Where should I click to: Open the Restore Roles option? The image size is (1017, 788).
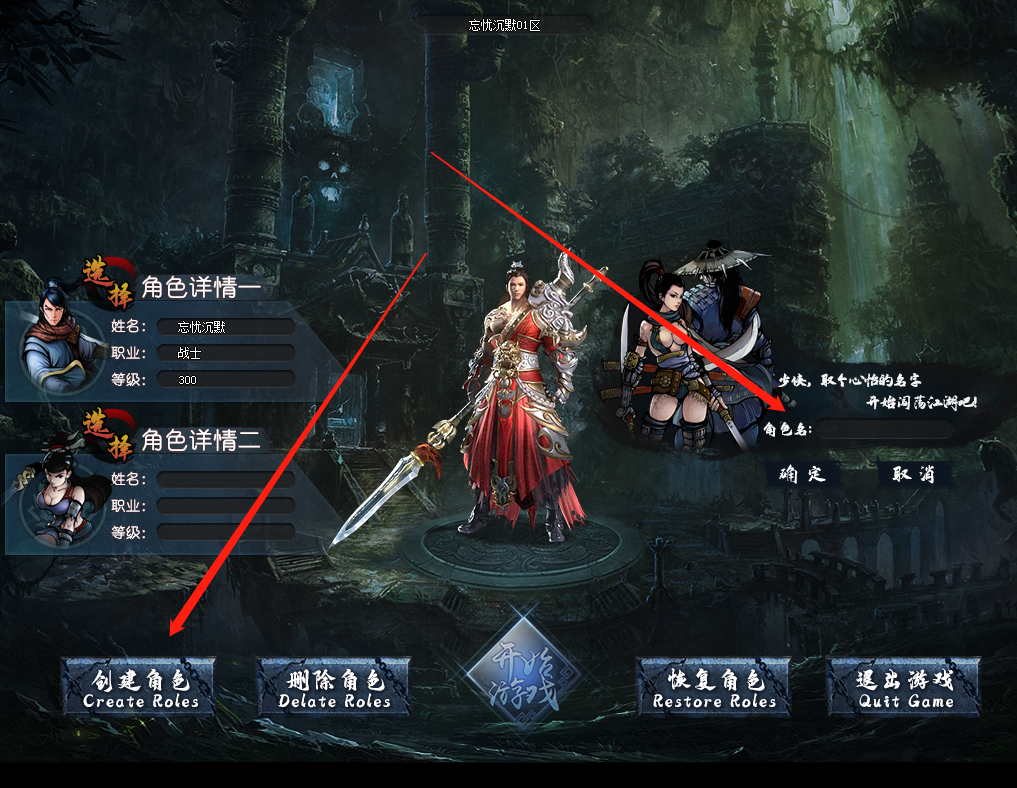pyautogui.click(x=714, y=688)
